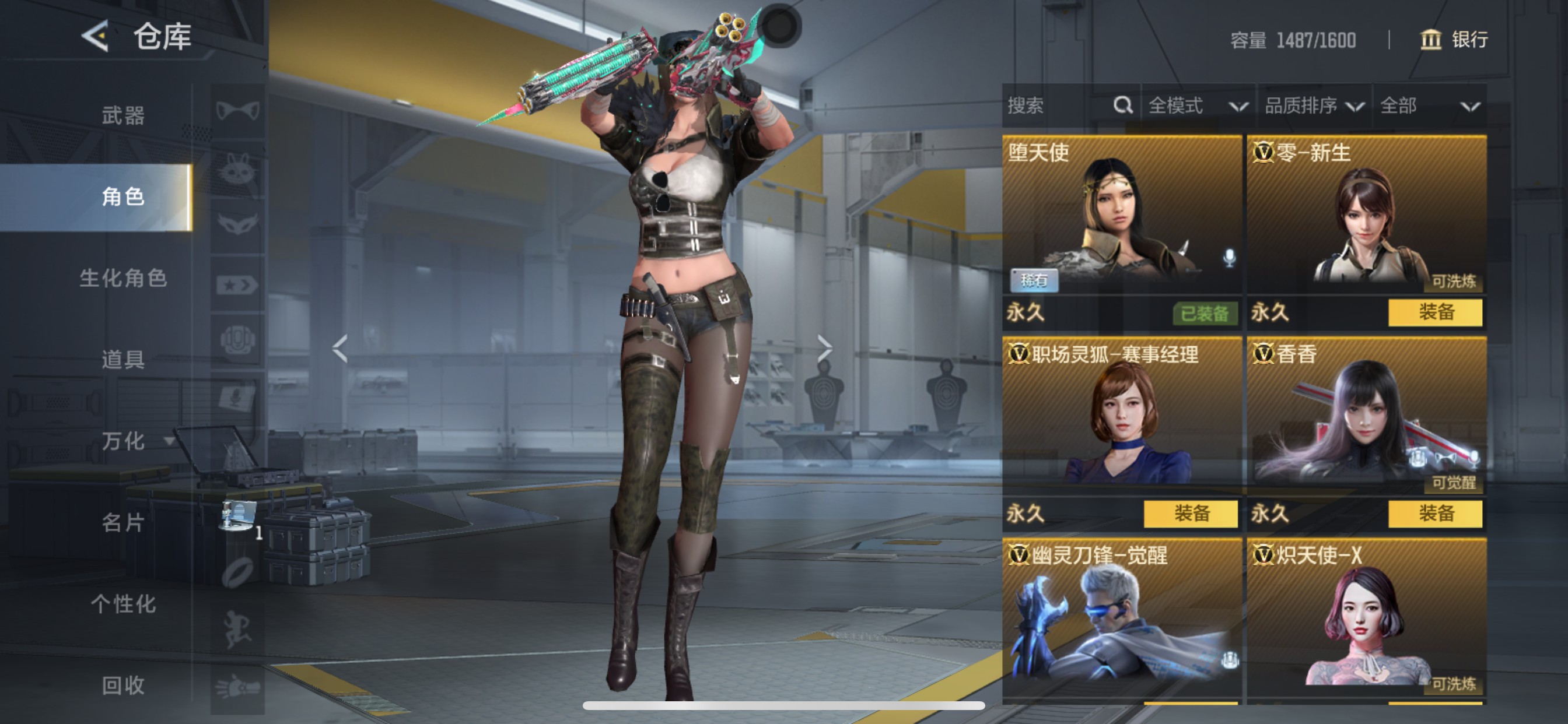Go back using the arrow beside 仓库
Screen dimensions: 1568x724
(x=96, y=37)
